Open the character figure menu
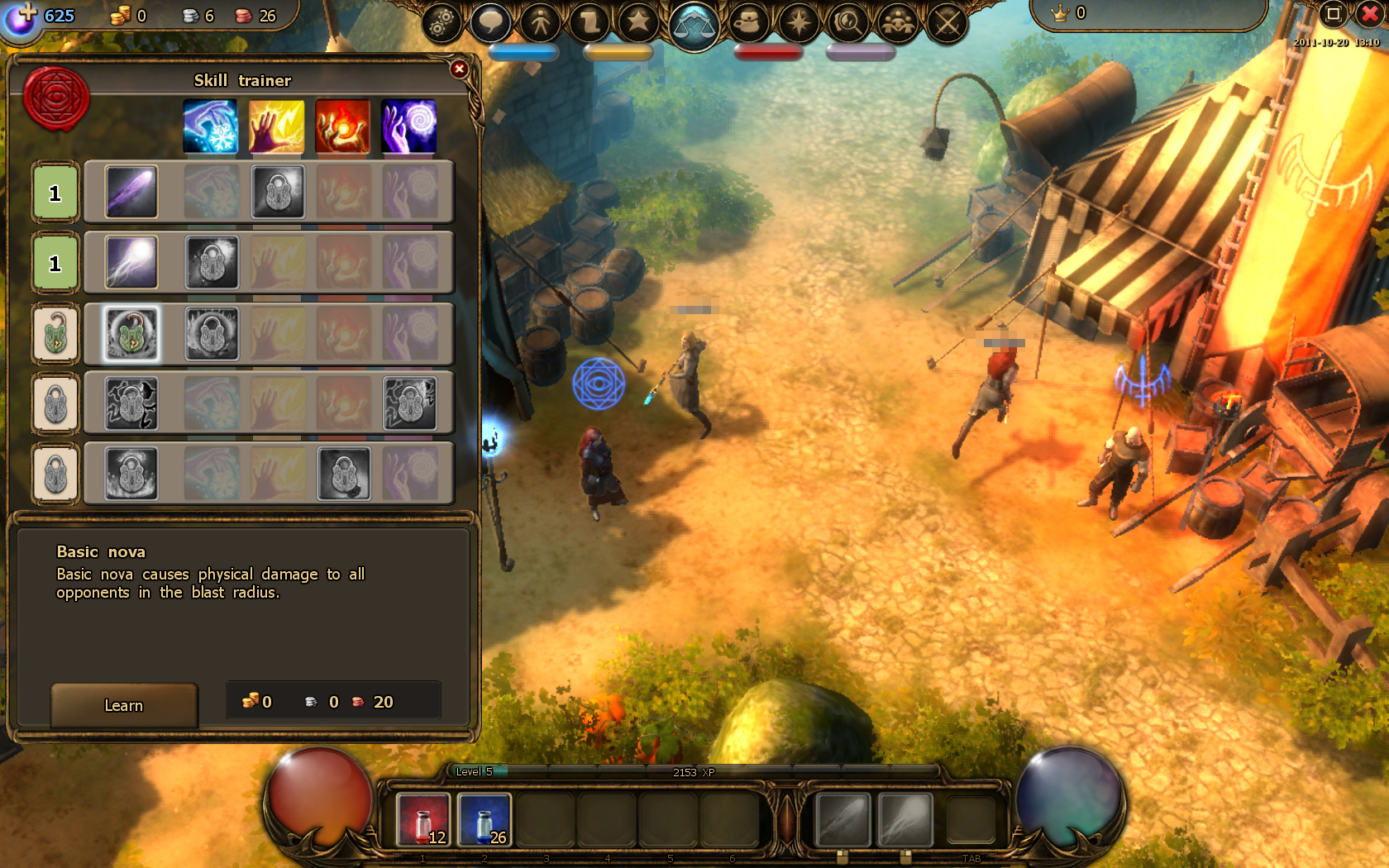This screenshot has width=1389, height=868. point(541,22)
